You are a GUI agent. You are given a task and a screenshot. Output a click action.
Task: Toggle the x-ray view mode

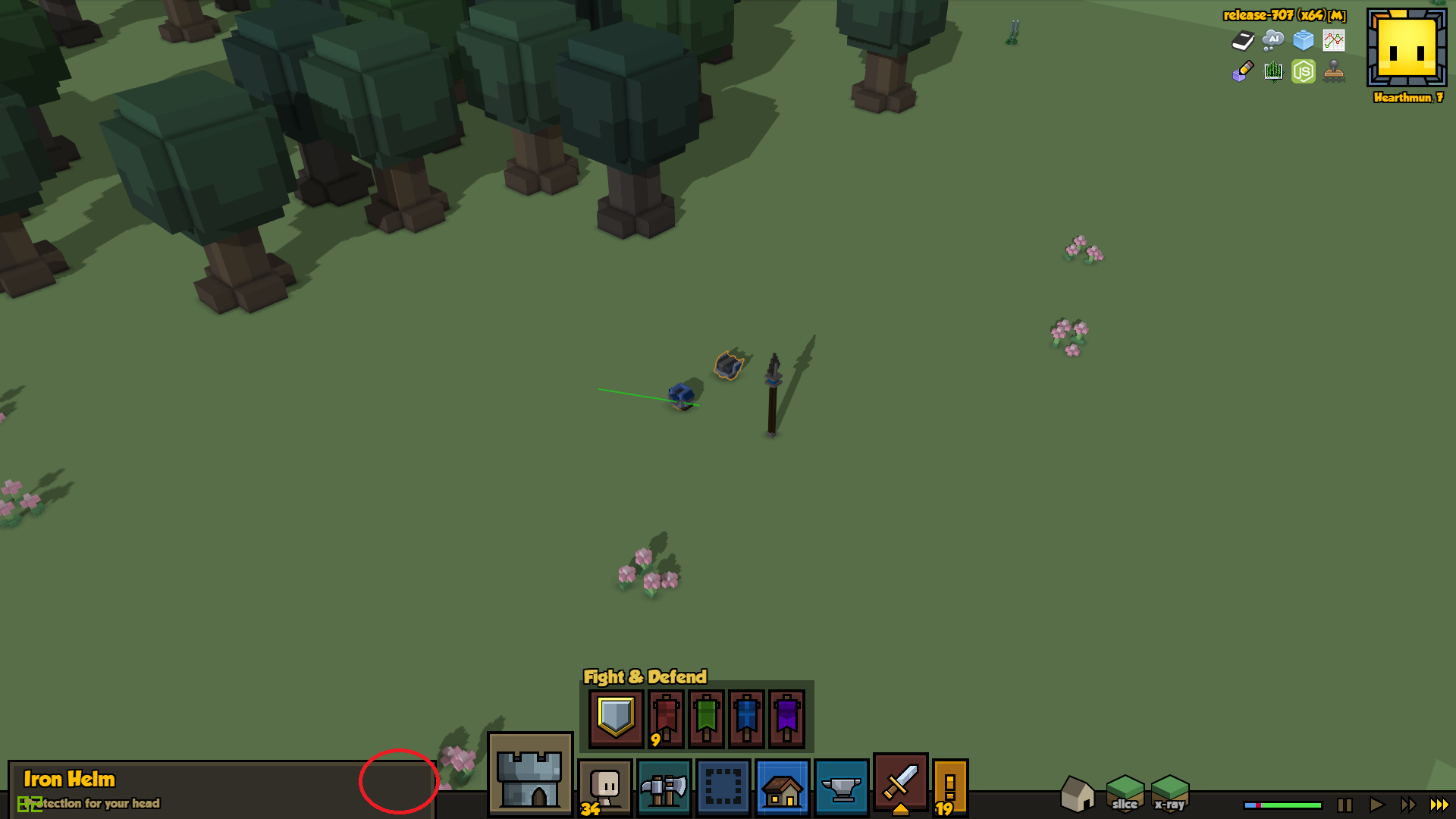click(x=1169, y=793)
